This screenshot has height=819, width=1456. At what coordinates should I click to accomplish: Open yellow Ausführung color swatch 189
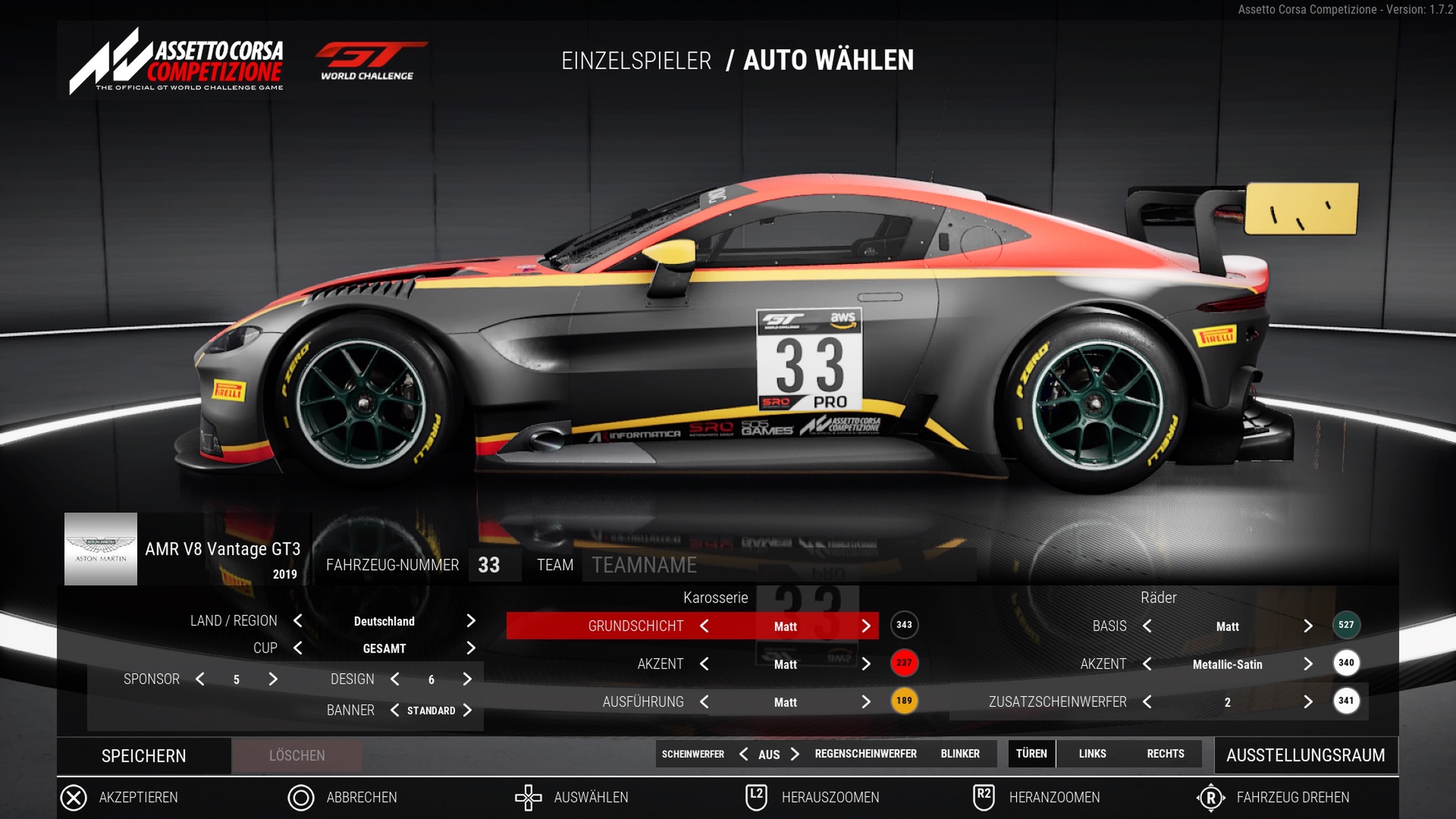pos(904,701)
